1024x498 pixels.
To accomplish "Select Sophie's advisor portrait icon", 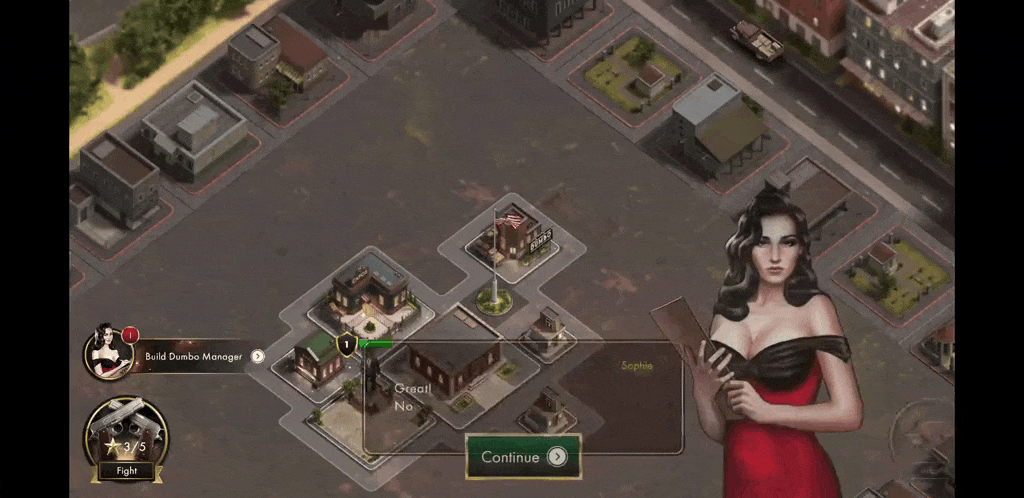I will point(109,353).
